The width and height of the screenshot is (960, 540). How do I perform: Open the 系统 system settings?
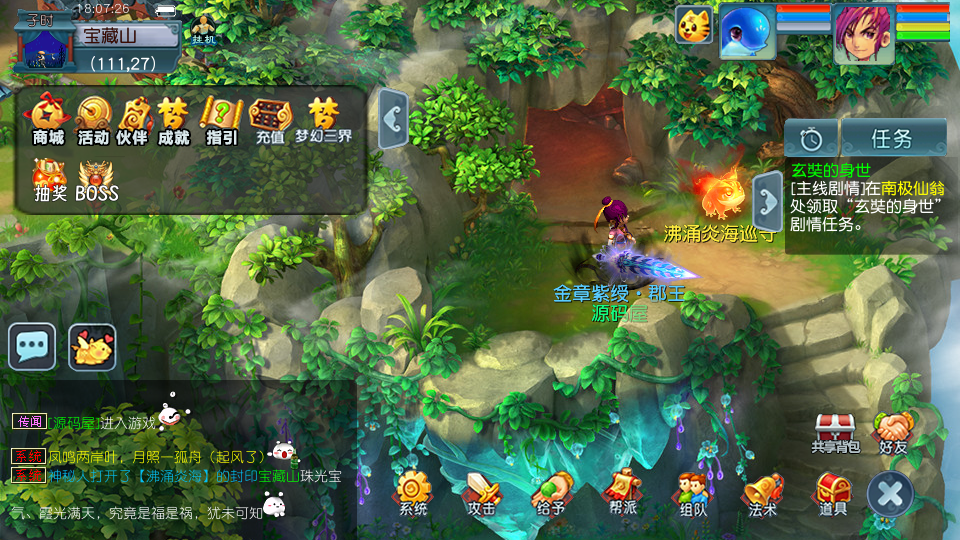tap(413, 493)
